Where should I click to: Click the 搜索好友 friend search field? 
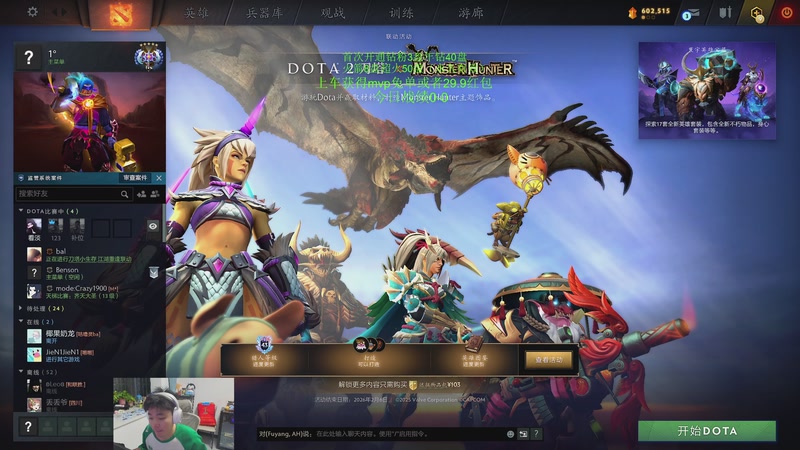pyautogui.click(x=68, y=194)
